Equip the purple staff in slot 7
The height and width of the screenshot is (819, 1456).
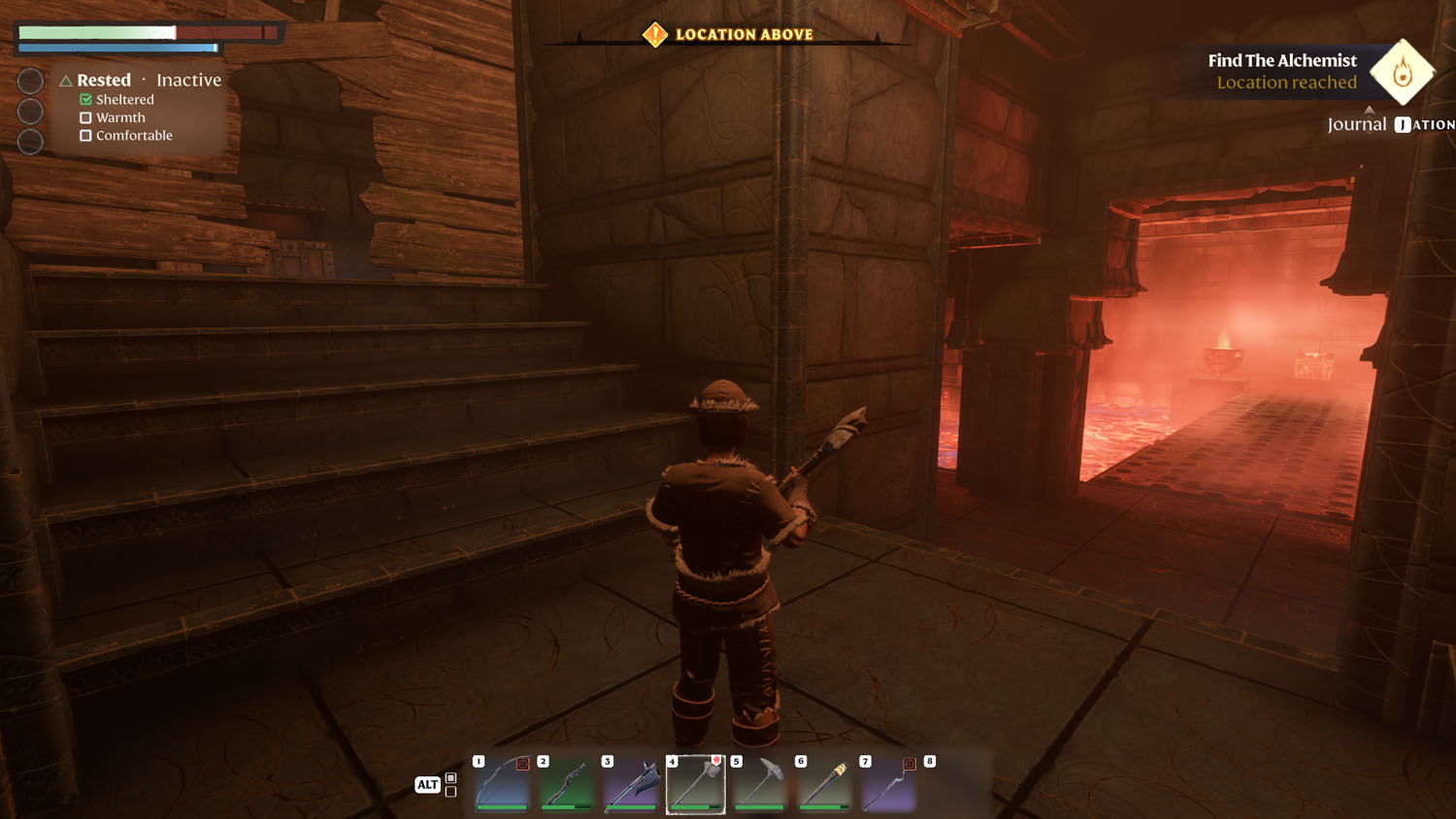pos(888,785)
